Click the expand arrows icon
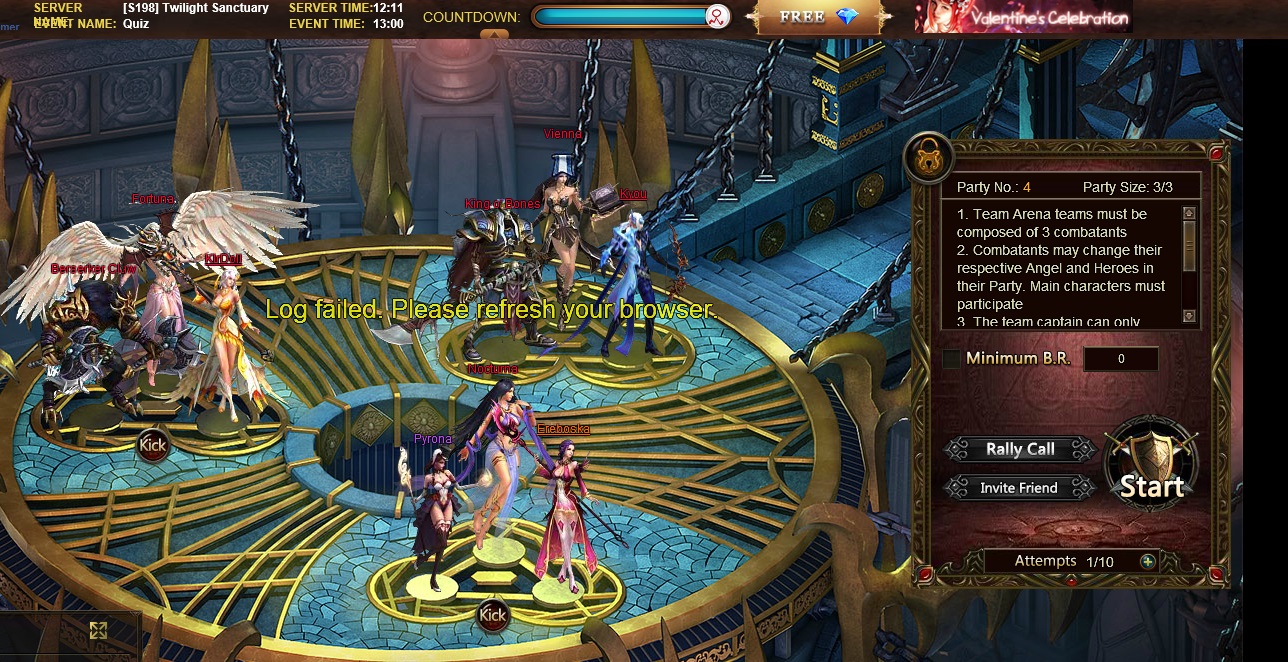The width and height of the screenshot is (1288, 662). [98, 630]
